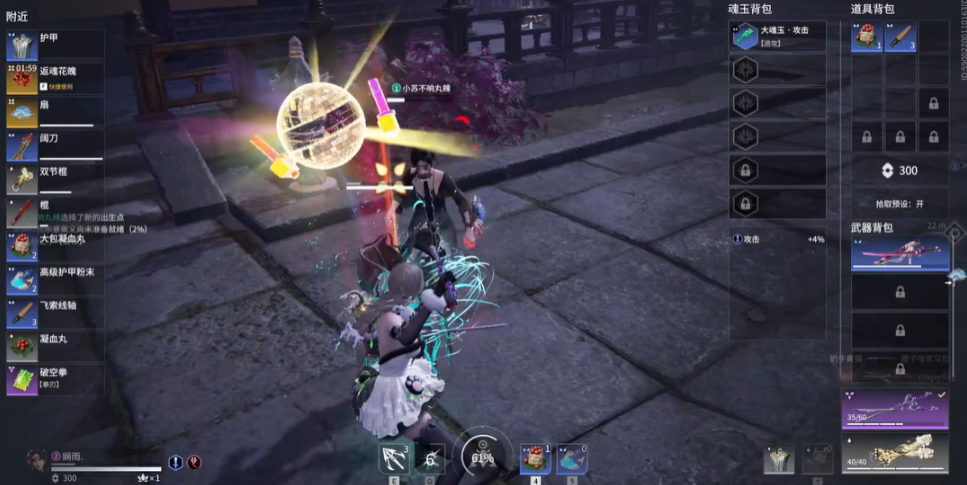
Task: Switch to the golden weapon 40/40
Action: click(894, 451)
